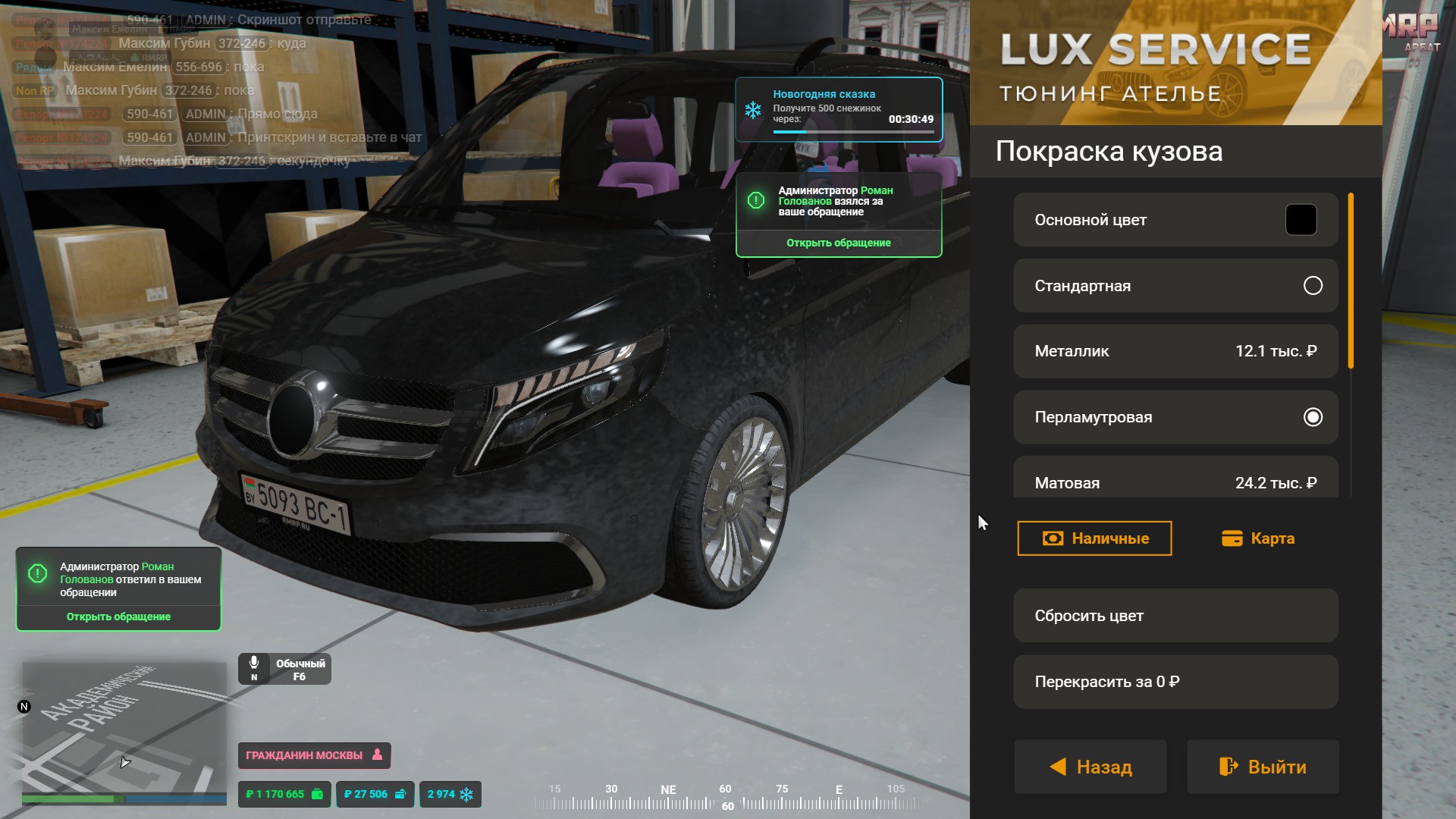Open the admin-accepted report notification link
The image size is (1456, 819).
[x=838, y=243]
